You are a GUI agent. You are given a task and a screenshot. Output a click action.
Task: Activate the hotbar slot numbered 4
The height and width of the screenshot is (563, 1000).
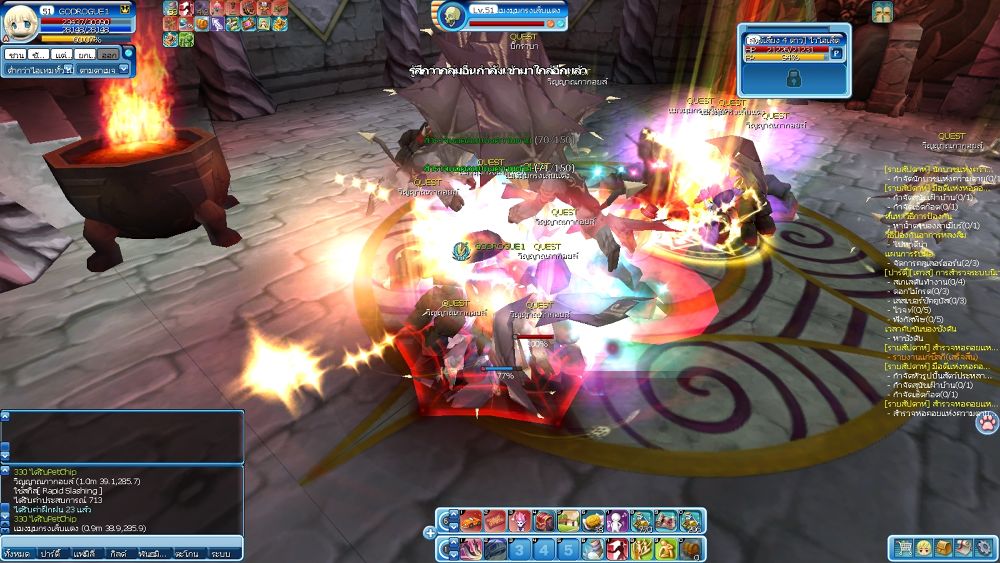tap(543, 549)
